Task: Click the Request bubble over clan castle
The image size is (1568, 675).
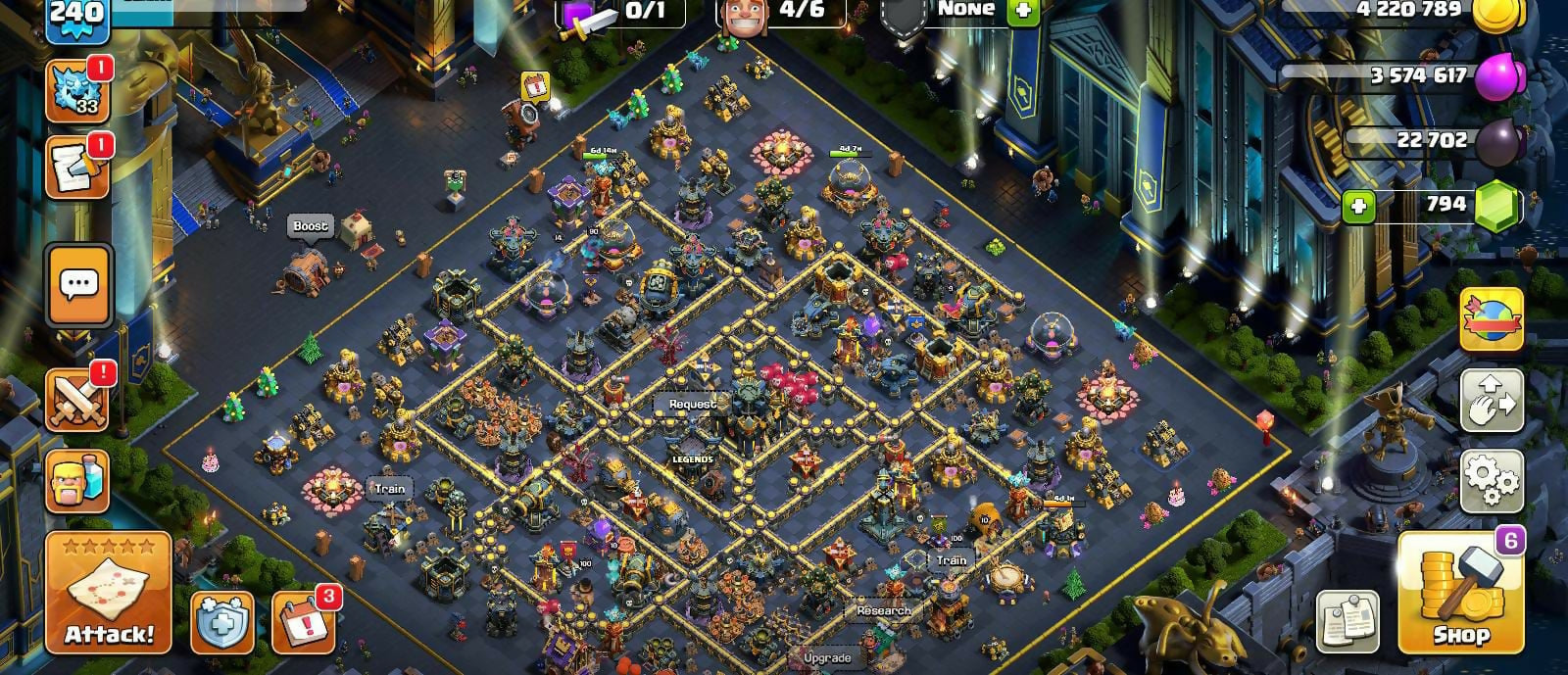Action: pyautogui.click(x=692, y=404)
